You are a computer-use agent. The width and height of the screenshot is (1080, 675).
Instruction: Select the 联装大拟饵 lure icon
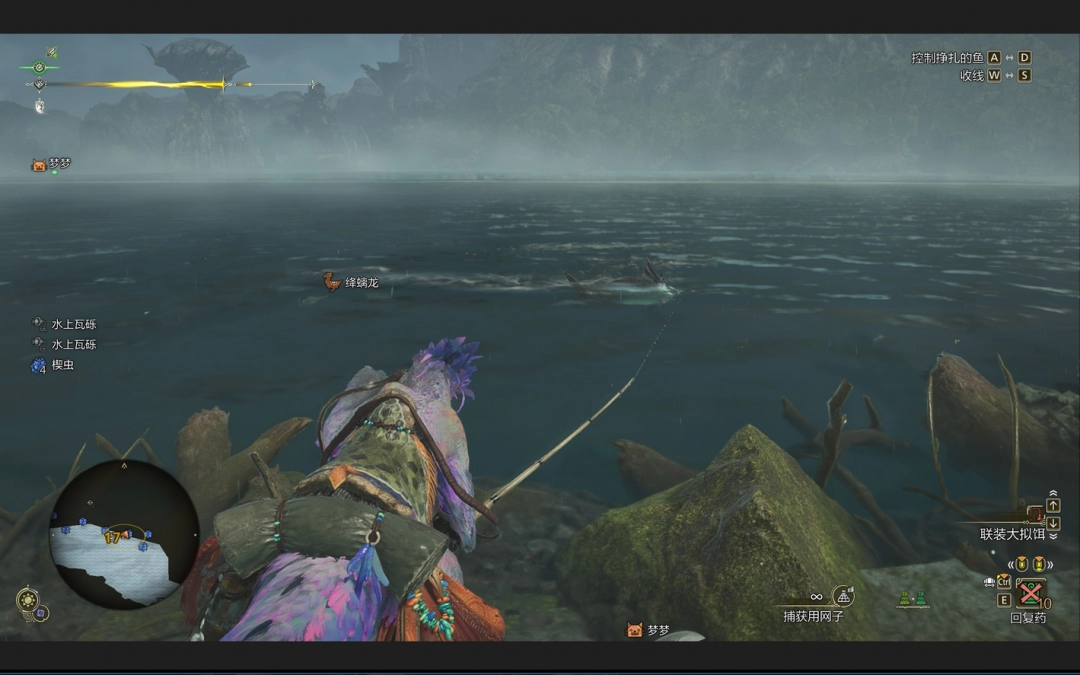tap(1035, 514)
